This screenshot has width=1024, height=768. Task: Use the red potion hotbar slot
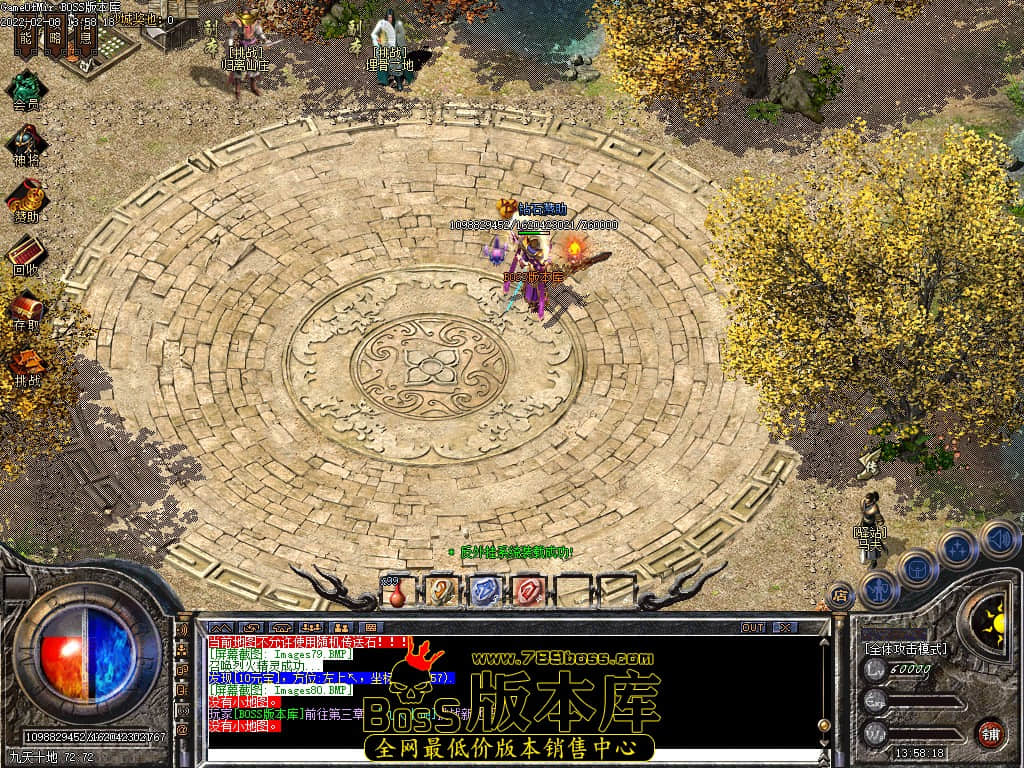click(397, 592)
